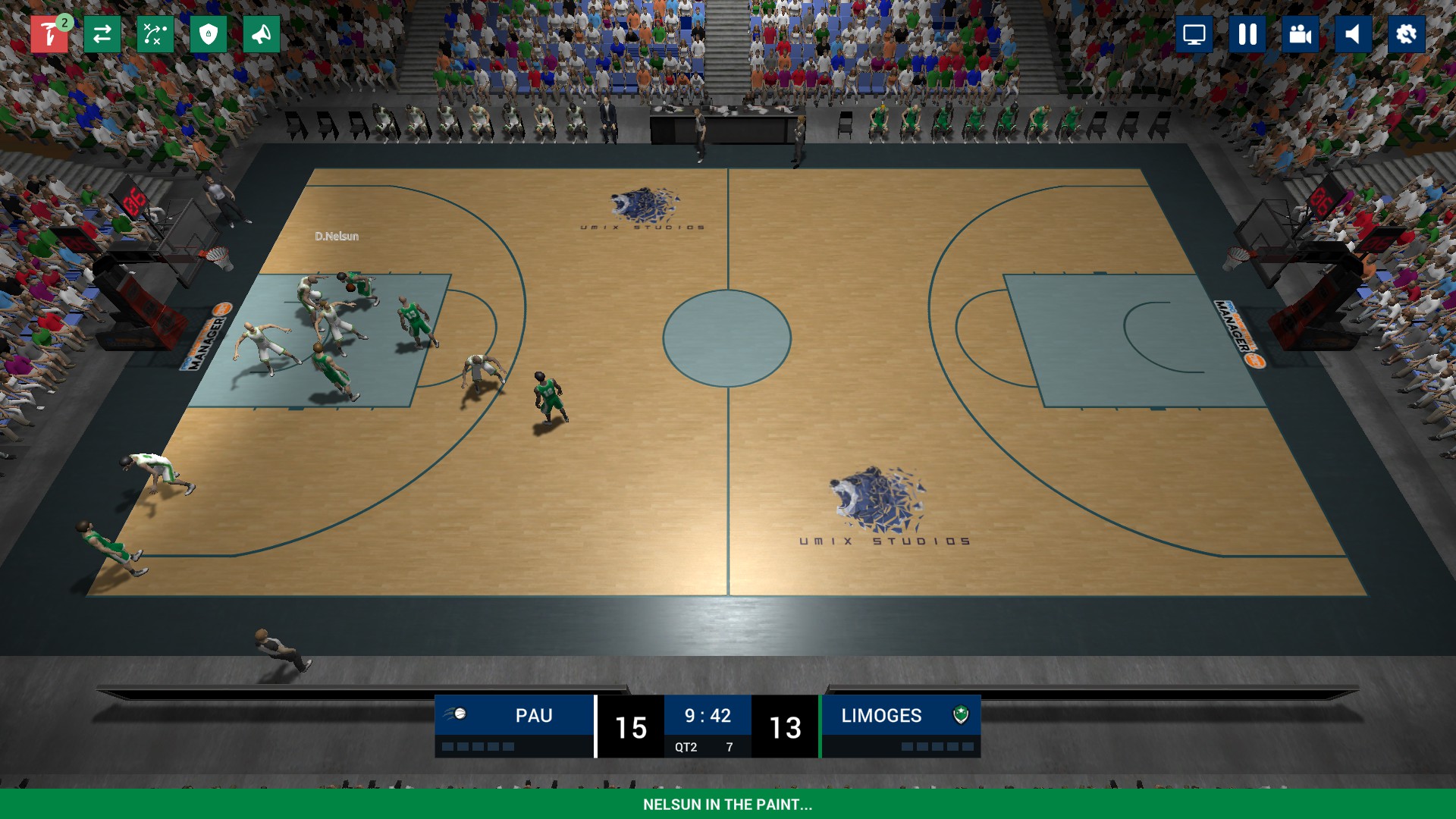Click the red player alert icon with badge 2
The width and height of the screenshot is (1456, 819).
coord(49,33)
